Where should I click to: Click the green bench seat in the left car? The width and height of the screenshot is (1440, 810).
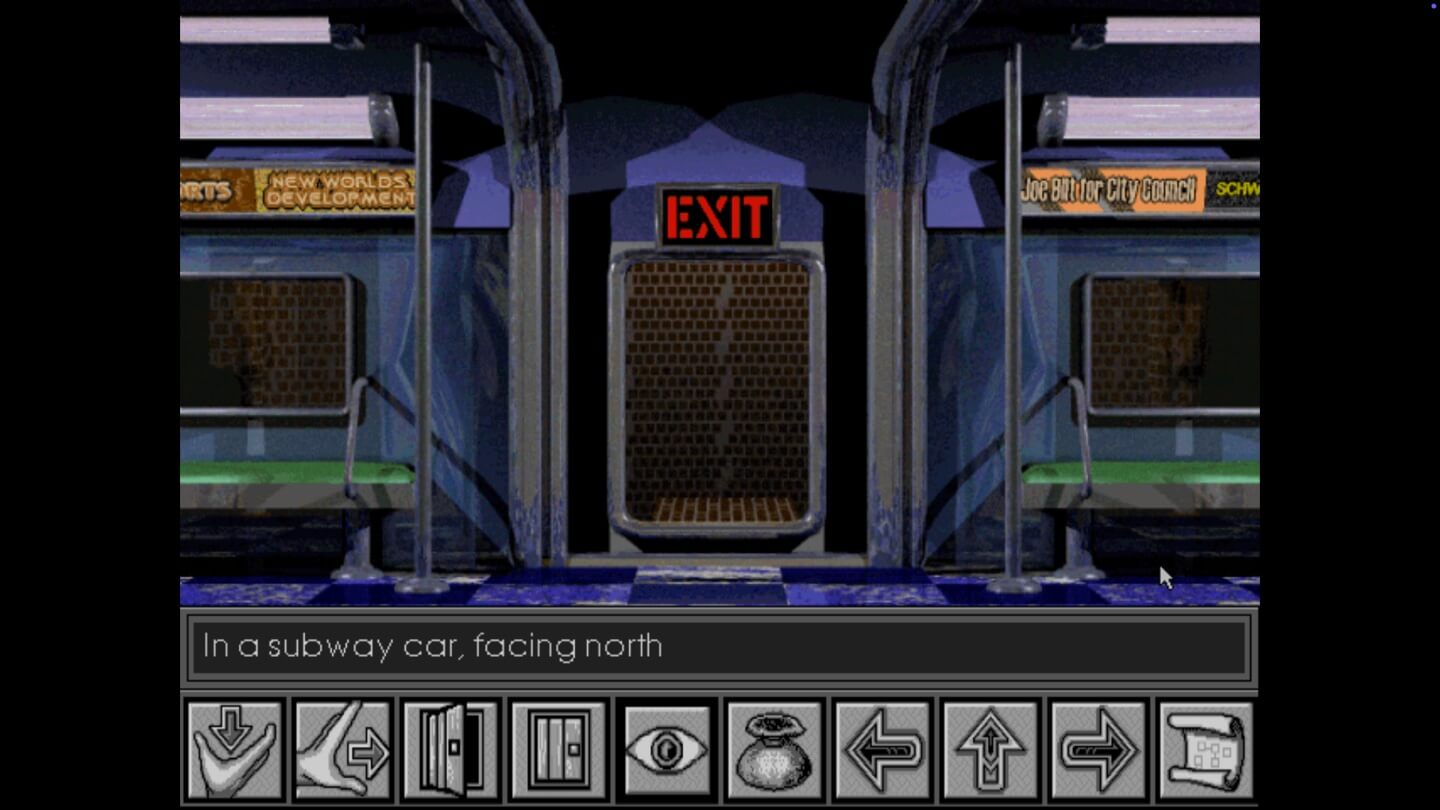coord(280,470)
